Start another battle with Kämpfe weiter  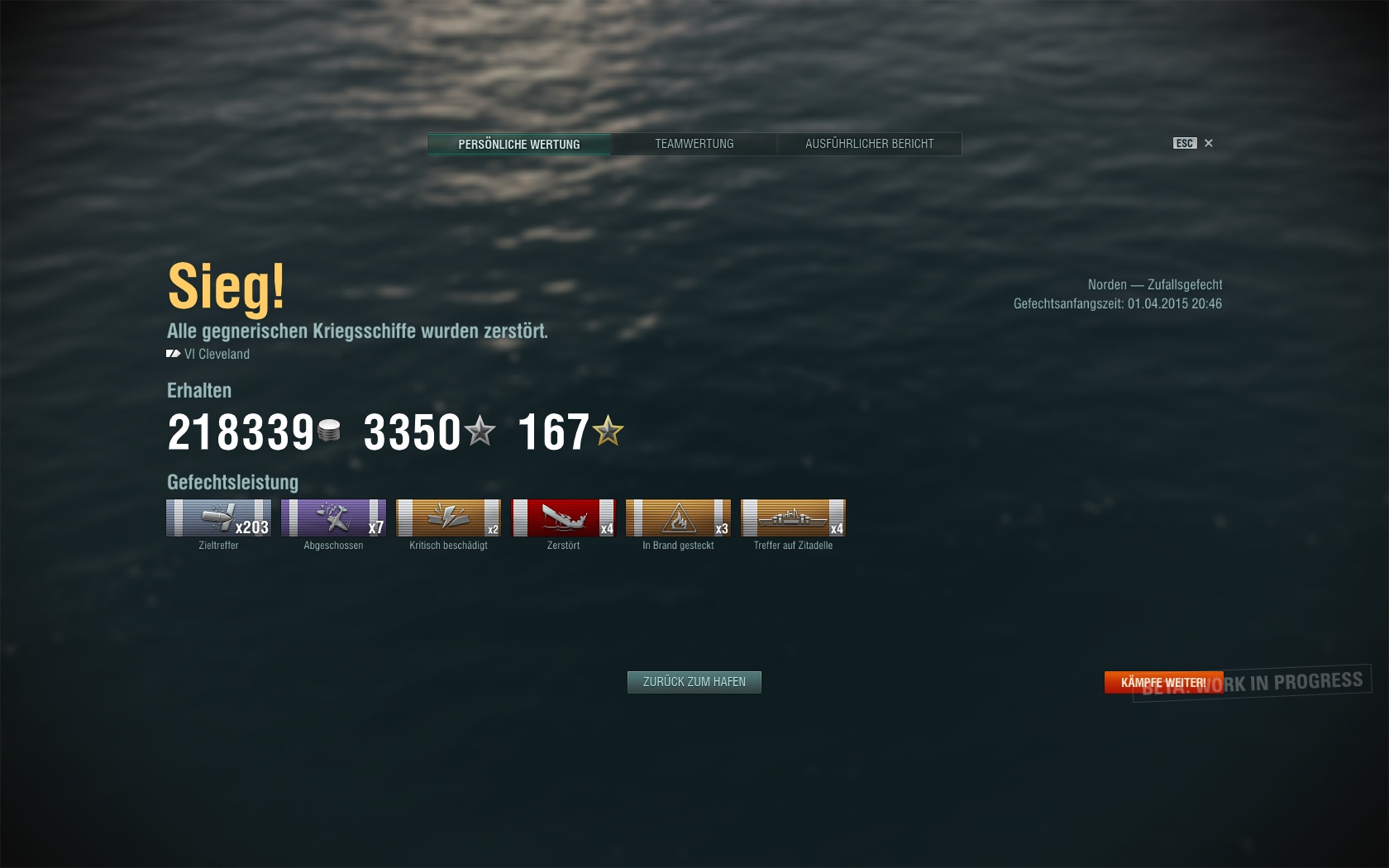pos(1163,683)
